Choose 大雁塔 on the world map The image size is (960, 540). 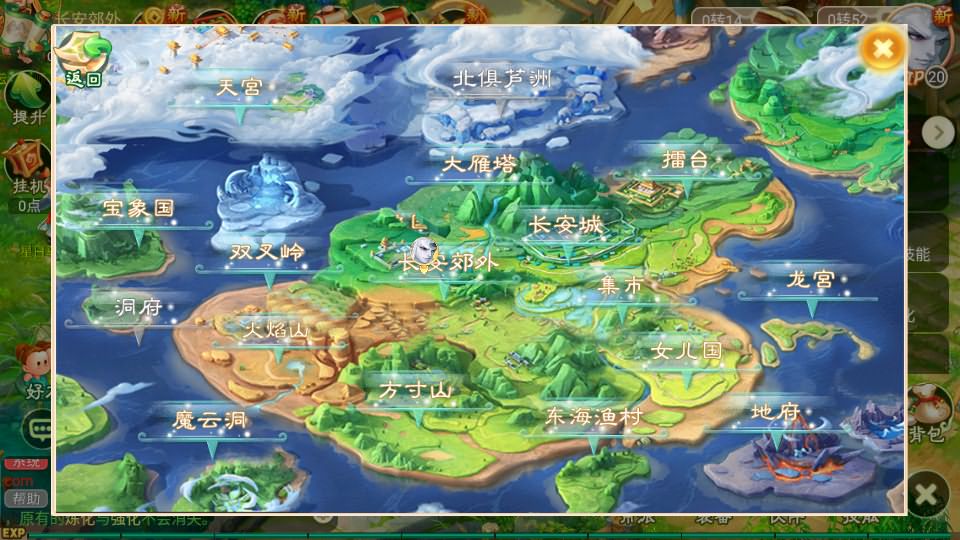point(480,164)
